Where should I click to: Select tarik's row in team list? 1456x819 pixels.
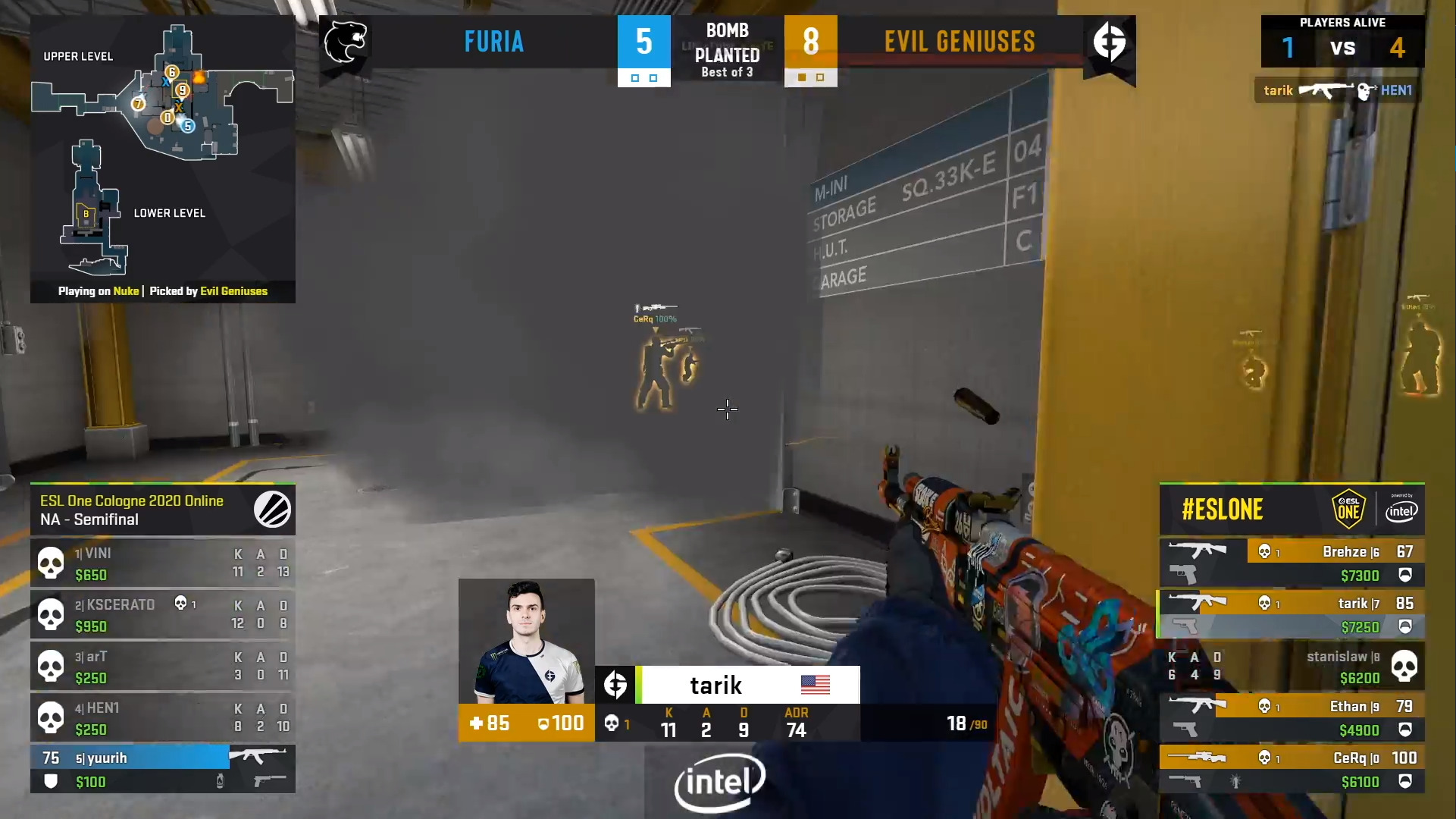(1292, 615)
